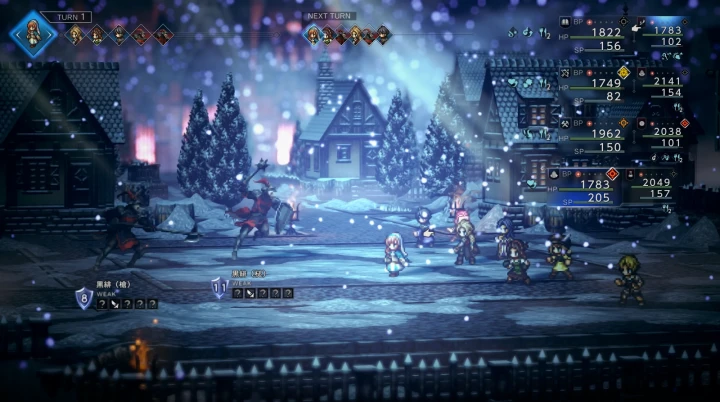Screen dimensions: 720x402
Task: Select the current-turn character portrait
Action: [34, 31]
